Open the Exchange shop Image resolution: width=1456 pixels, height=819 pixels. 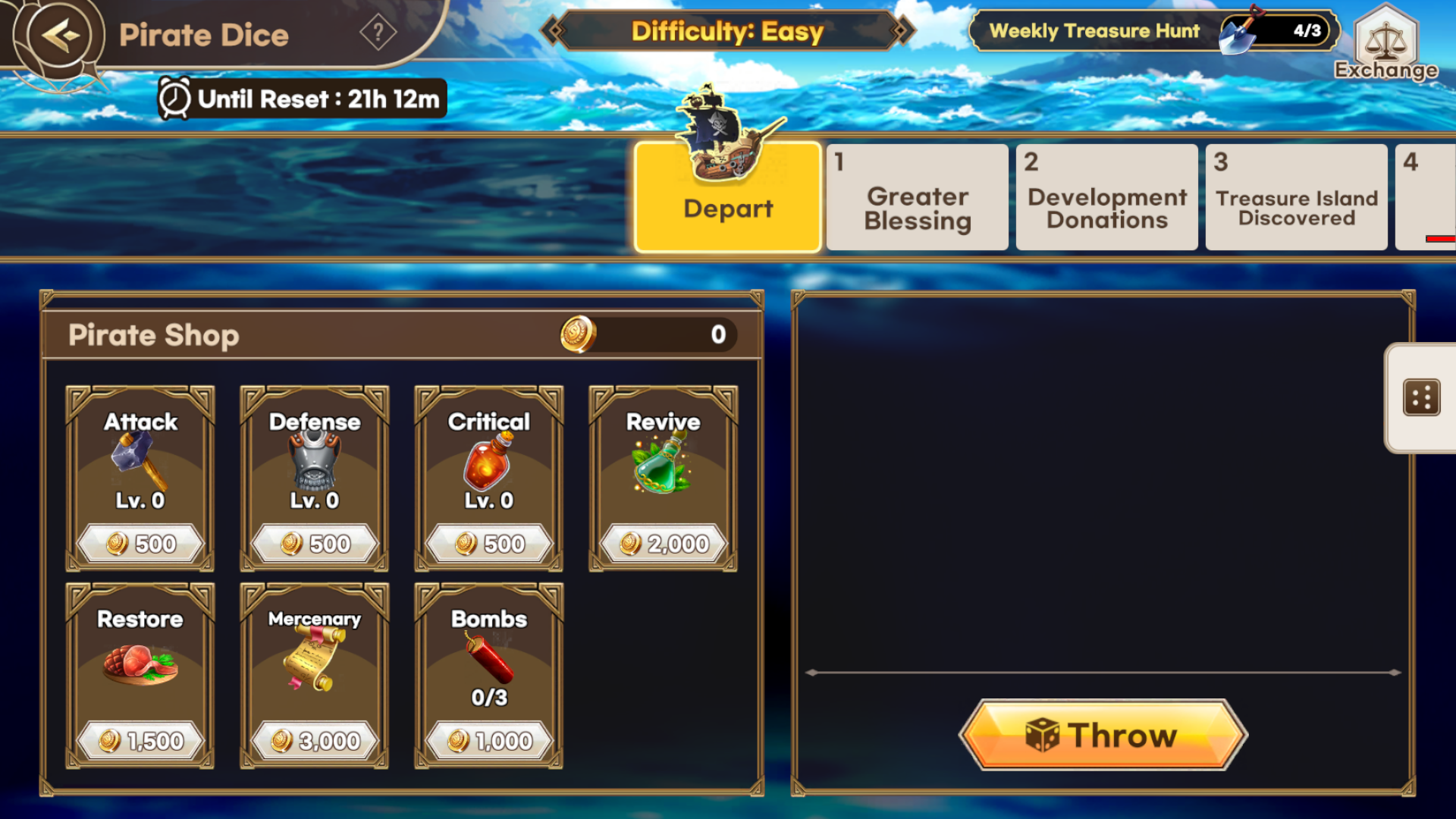(x=1385, y=42)
